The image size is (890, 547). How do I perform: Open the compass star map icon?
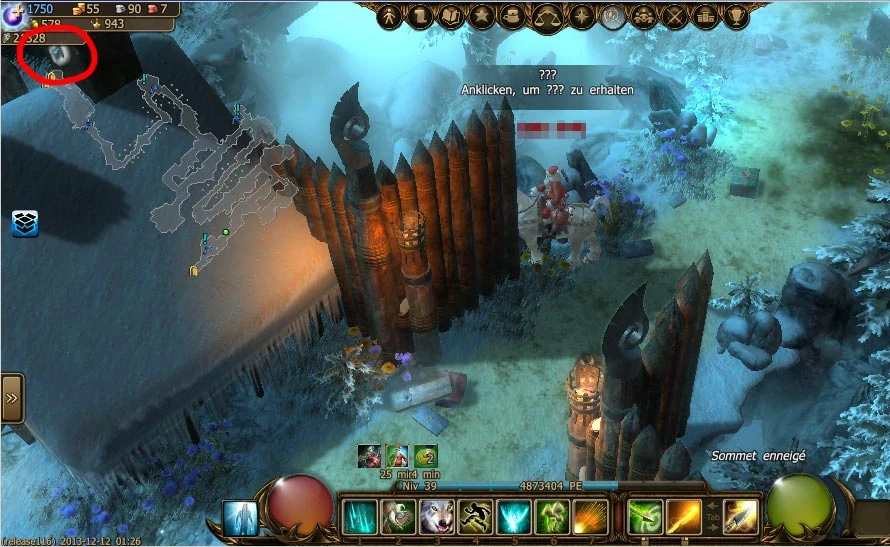coord(581,17)
